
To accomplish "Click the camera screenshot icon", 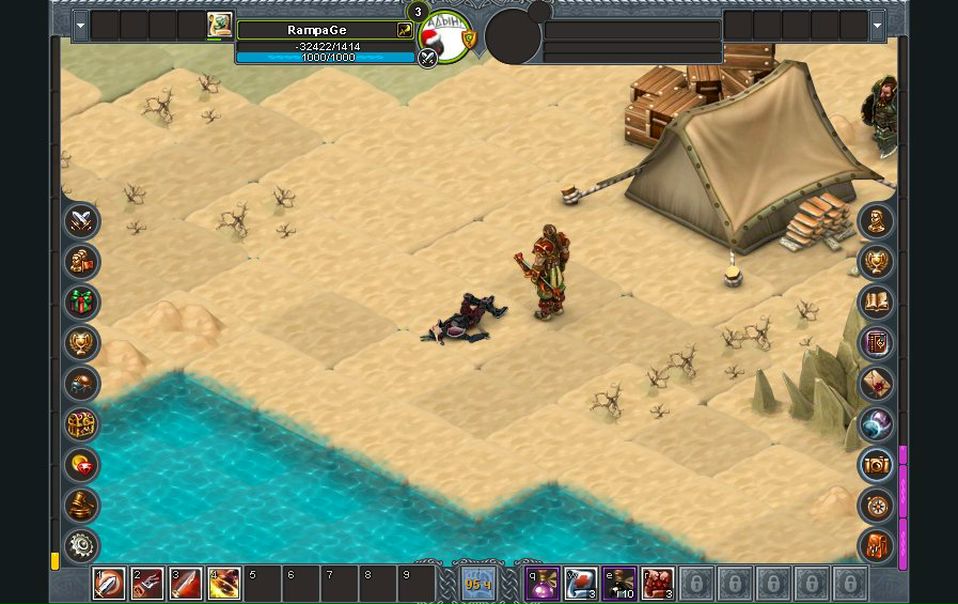I will 876,465.
